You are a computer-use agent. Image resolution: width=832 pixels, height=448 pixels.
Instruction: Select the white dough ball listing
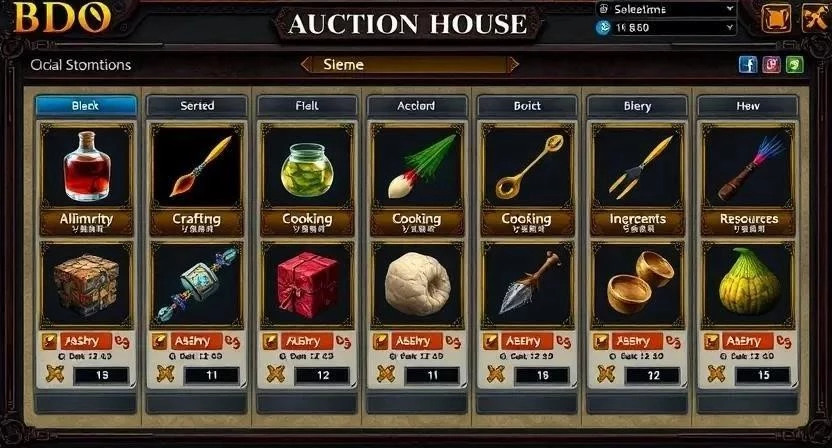point(416,282)
